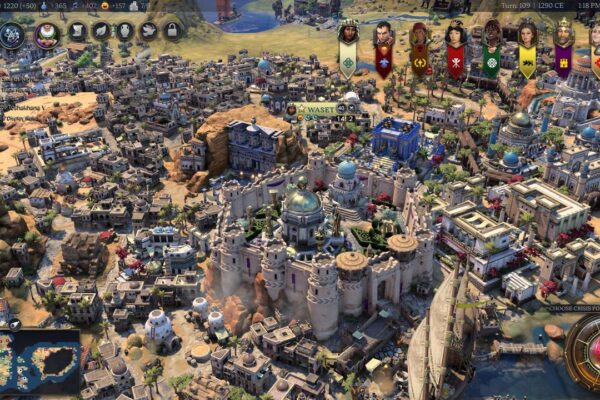Viewport: 600px width, 400px height.
Task: Open the leader portrait panel with flower emblem
Action: click(x=46, y=35)
